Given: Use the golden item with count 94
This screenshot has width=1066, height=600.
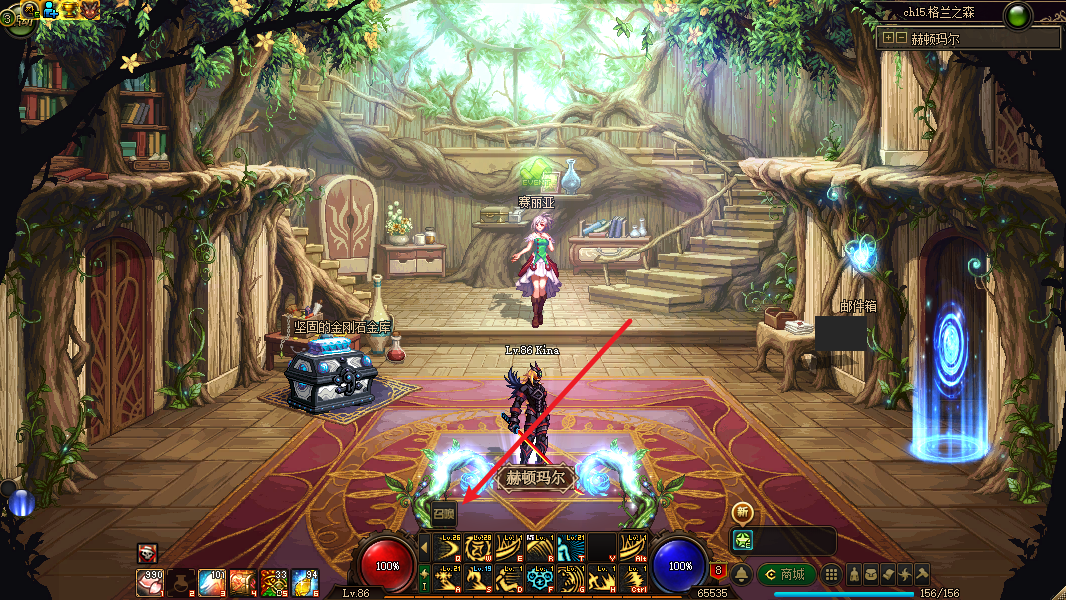Looking at the screenshot, I should point(305,582).
